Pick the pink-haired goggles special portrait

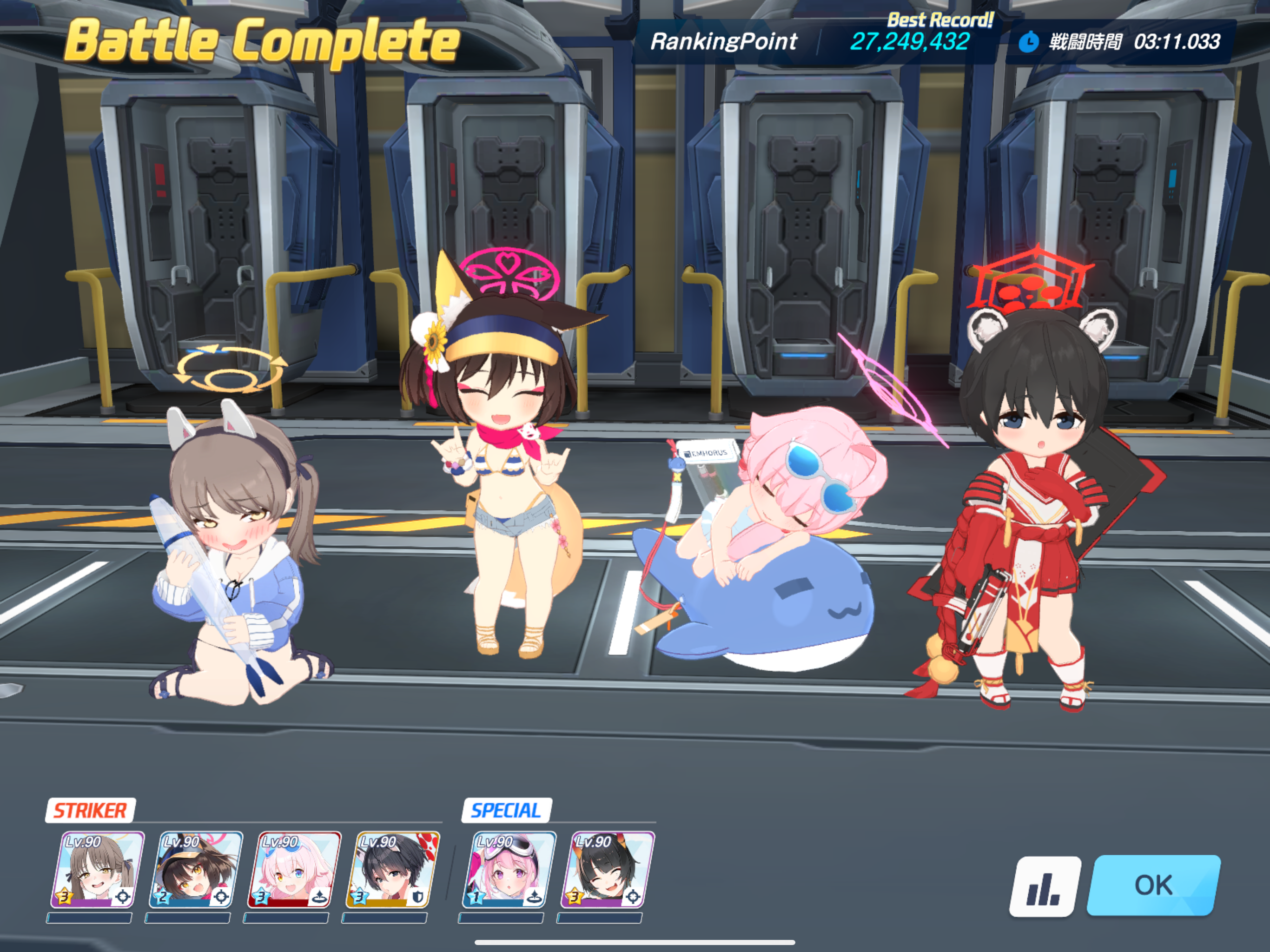[509, 870]
